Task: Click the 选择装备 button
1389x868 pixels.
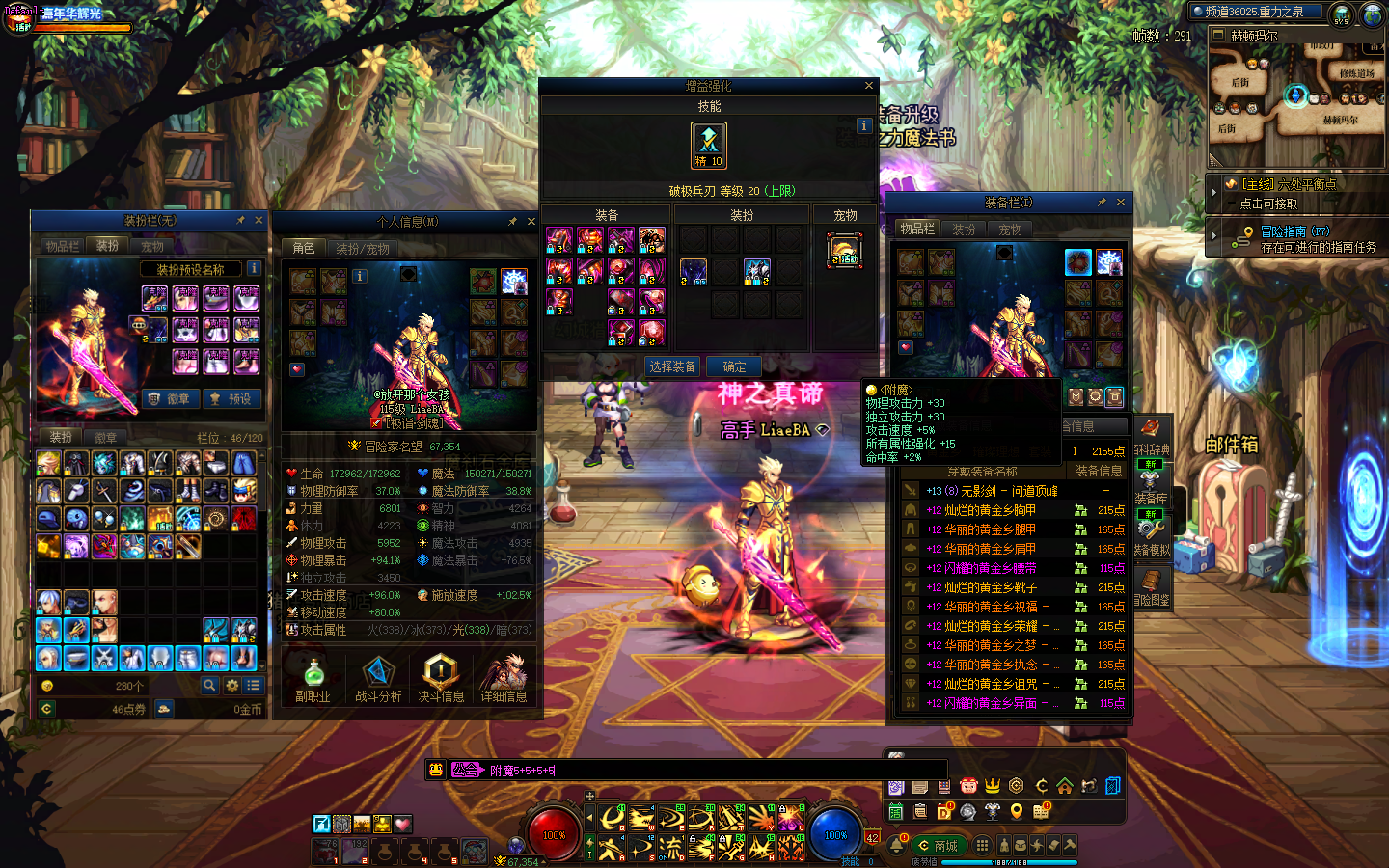Action: tap(672, 366)
